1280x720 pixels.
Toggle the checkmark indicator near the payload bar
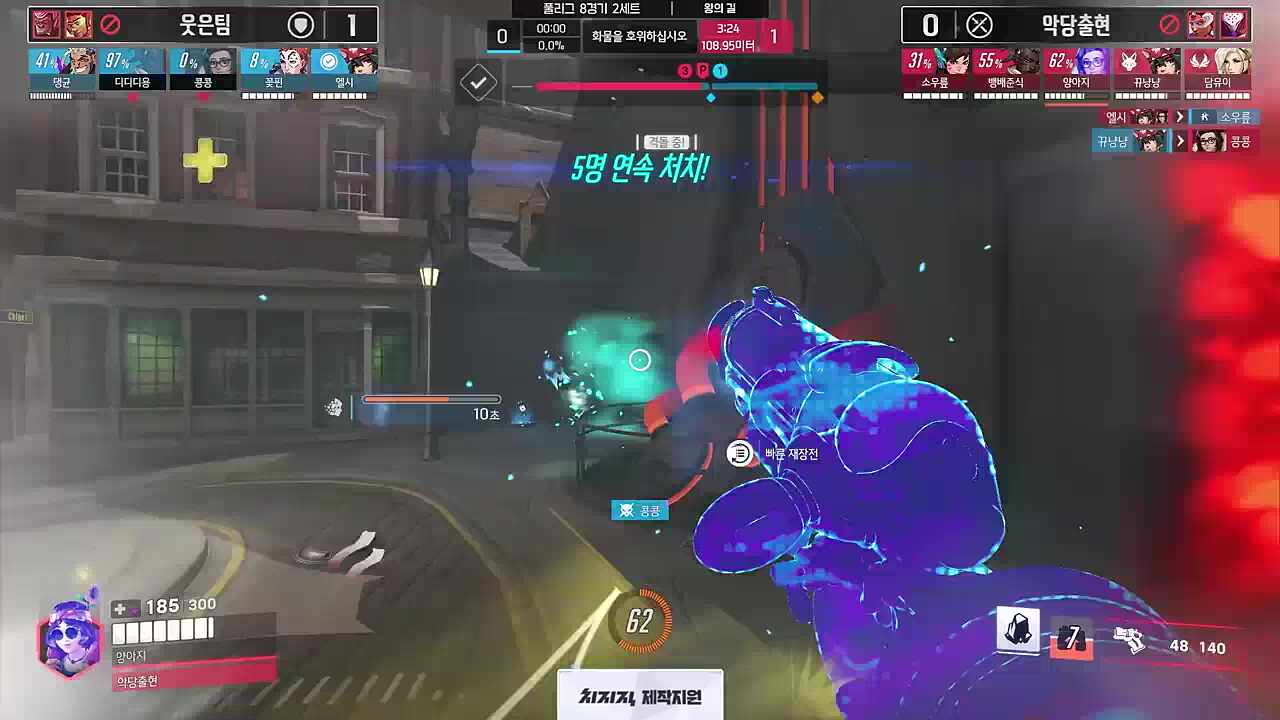coord(478,83)
